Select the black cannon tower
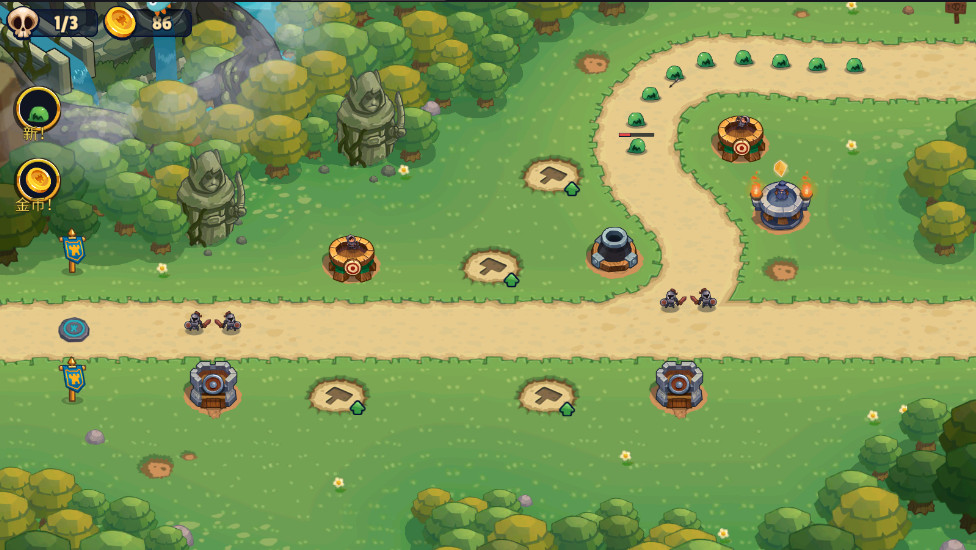The height and width of the screenshot is (550, 976). pyautogui.click(x=614, y=249)
